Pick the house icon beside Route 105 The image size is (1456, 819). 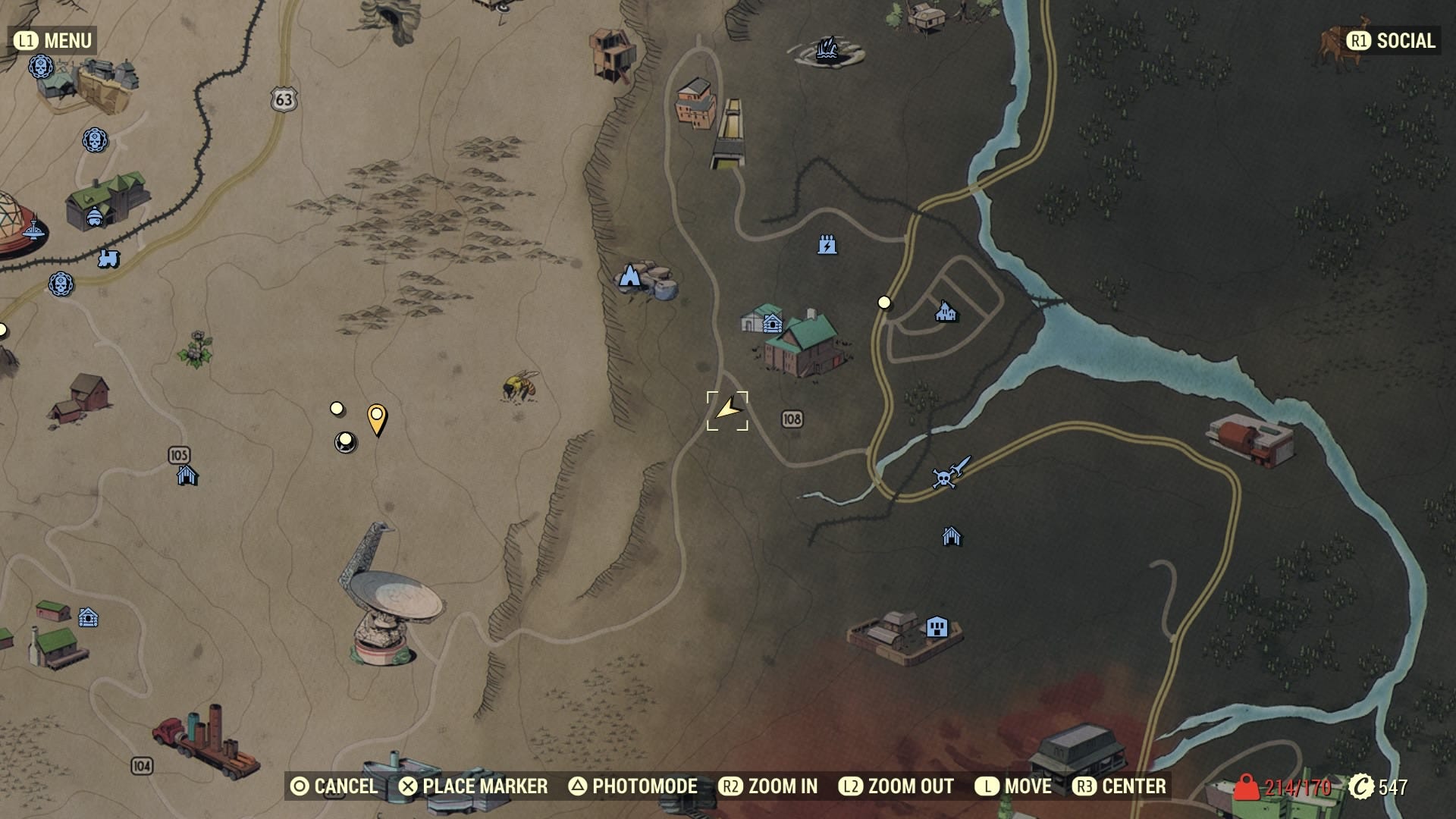187,475
